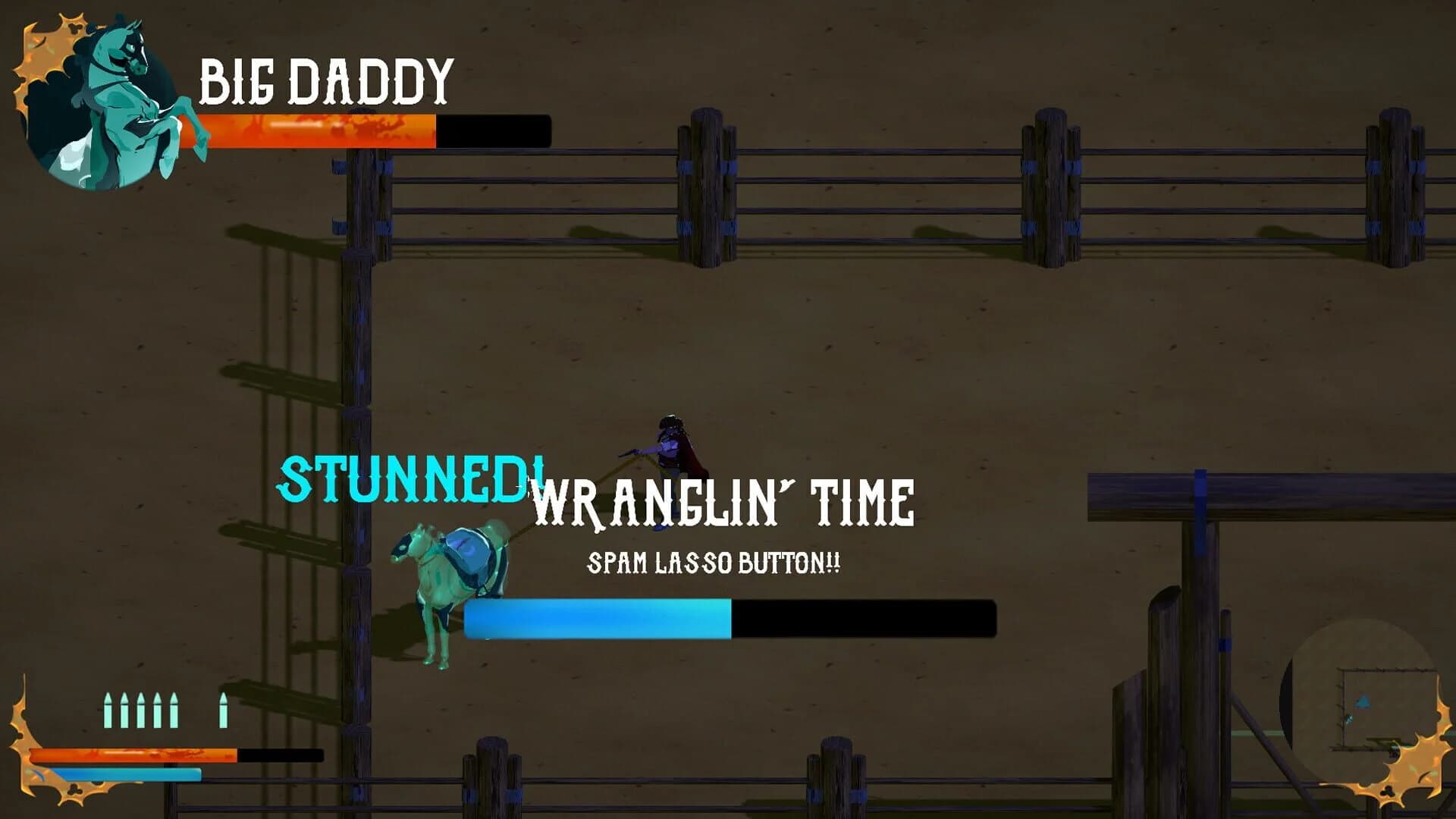1456x819 pixels.
Task: Click the blue player marker on the minimap
Action: point(1363,702)
